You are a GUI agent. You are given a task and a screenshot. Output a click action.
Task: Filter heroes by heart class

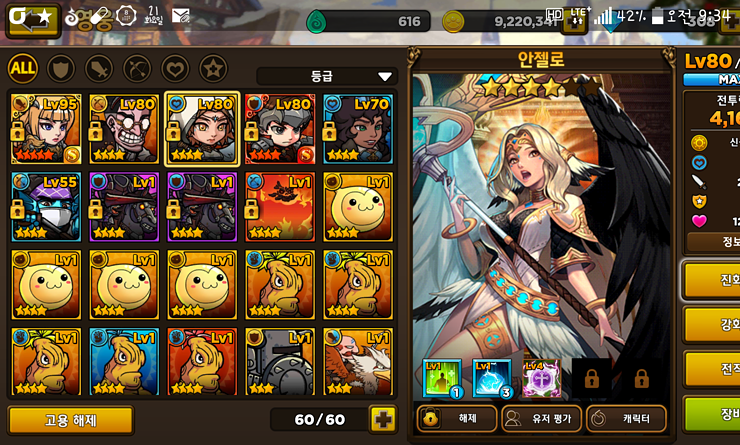175,68
